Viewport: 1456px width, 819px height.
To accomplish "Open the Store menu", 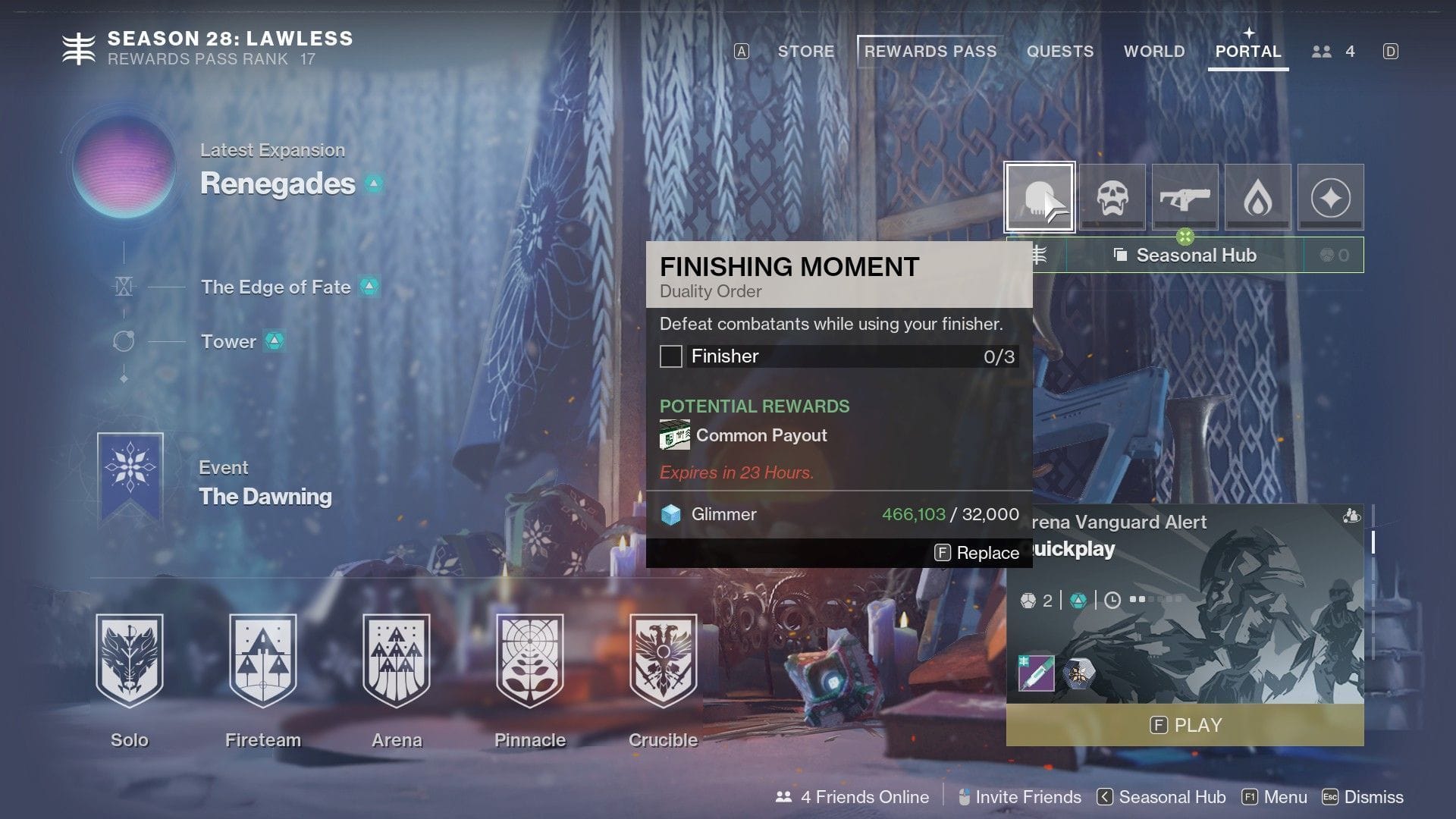I will pyautogui.click(x=805, y=51).
